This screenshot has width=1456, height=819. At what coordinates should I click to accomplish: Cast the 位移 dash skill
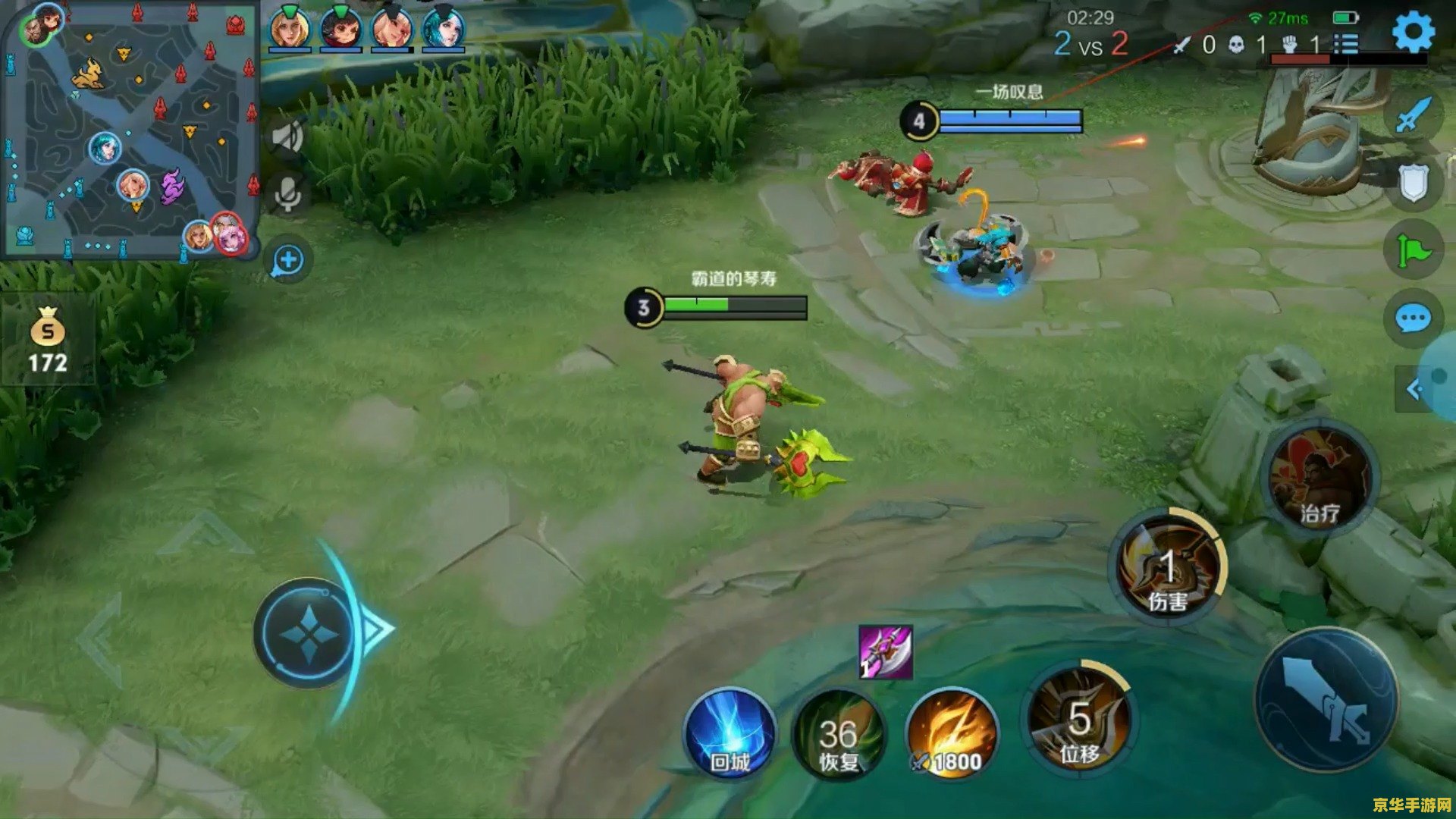point(1078,720)
